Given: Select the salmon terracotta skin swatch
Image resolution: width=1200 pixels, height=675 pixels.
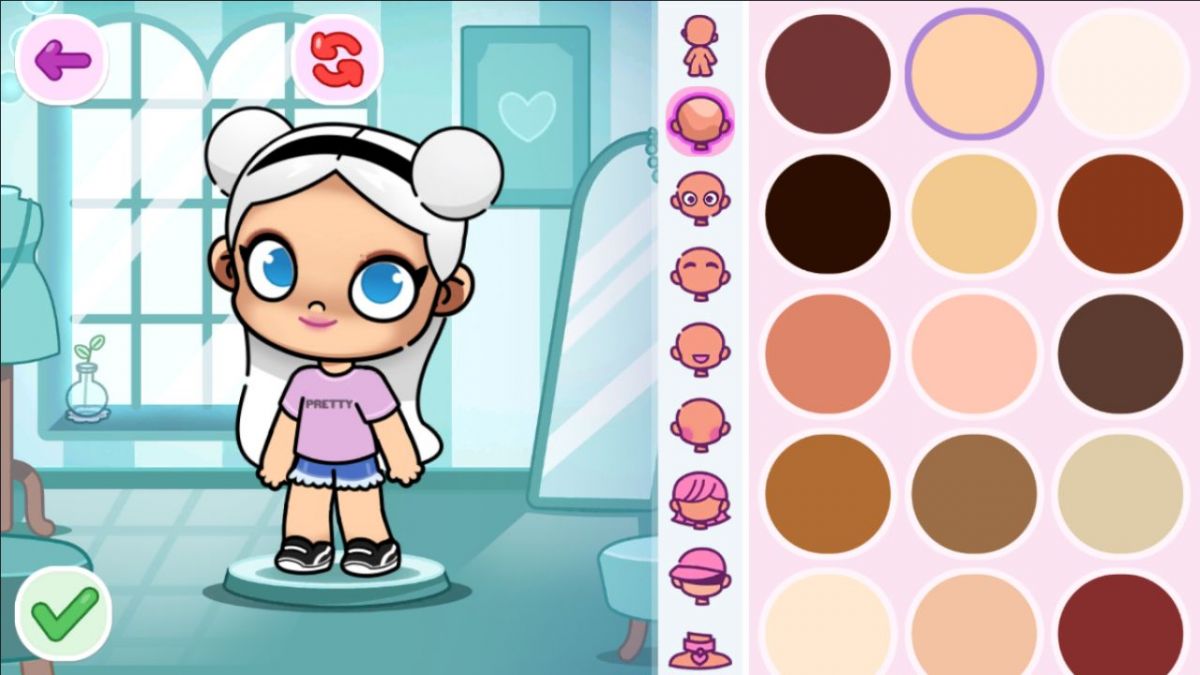Looking at the screenshot, I should (x=828, y=354).
